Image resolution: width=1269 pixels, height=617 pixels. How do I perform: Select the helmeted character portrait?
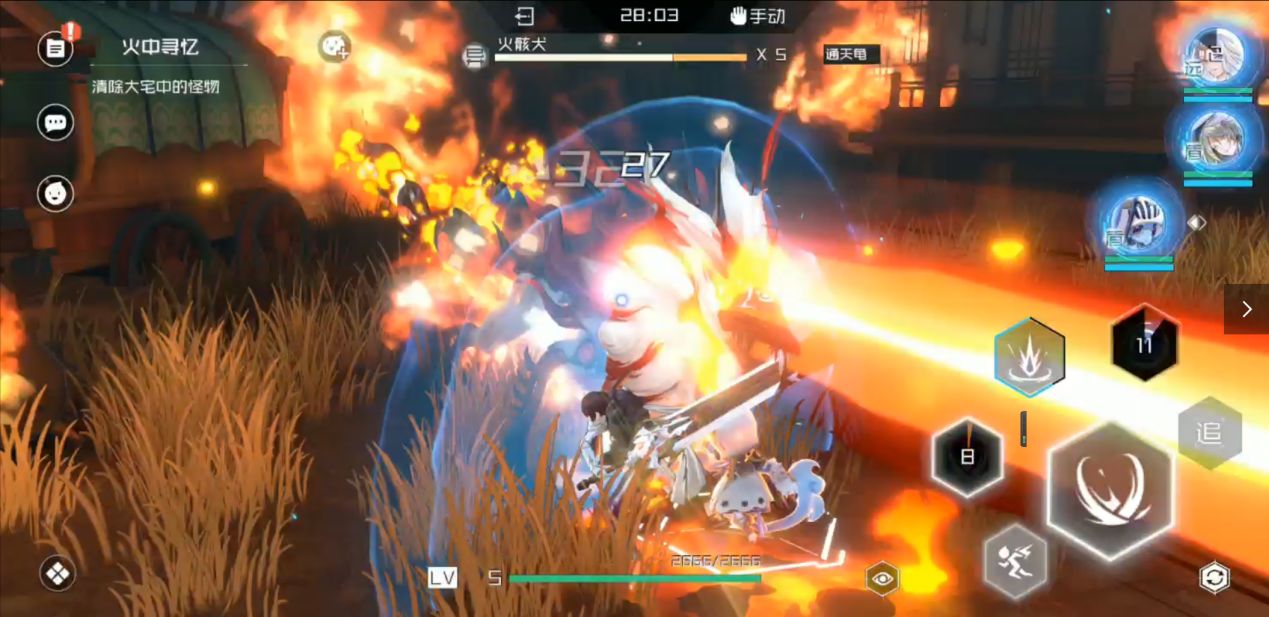1138,222
